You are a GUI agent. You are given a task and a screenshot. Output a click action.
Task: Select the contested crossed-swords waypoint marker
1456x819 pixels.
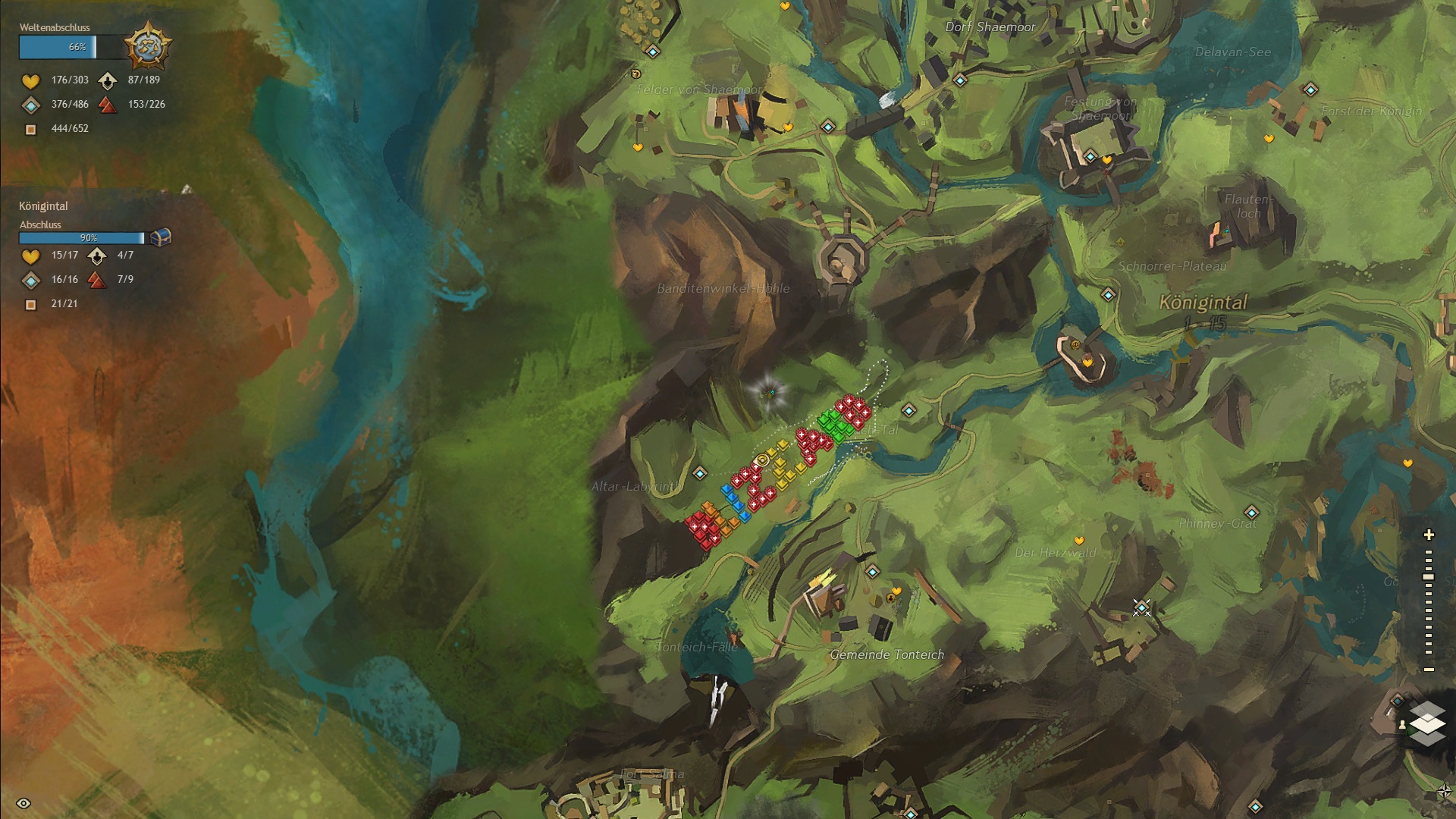click(1141, 607)
